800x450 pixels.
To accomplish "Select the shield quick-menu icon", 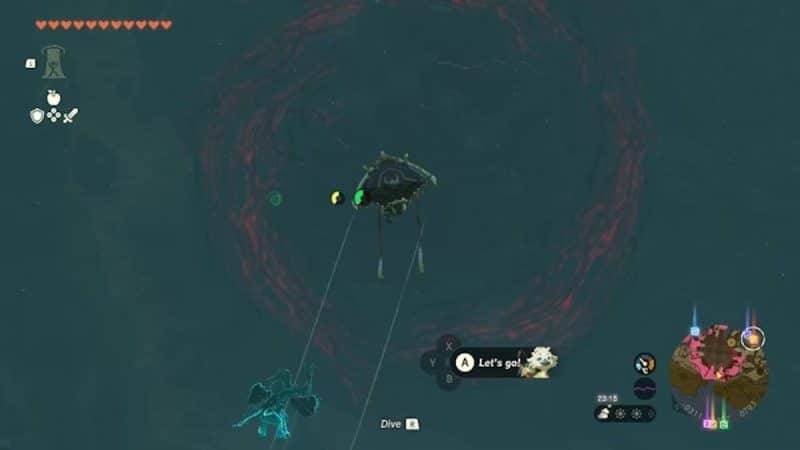I will [36, 116].
